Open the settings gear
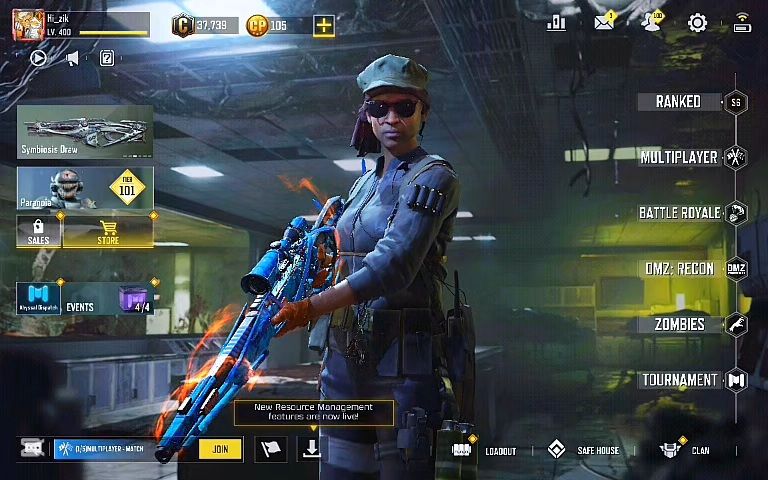Viewport: 768px width, 480px height. [x=697, y=23]
